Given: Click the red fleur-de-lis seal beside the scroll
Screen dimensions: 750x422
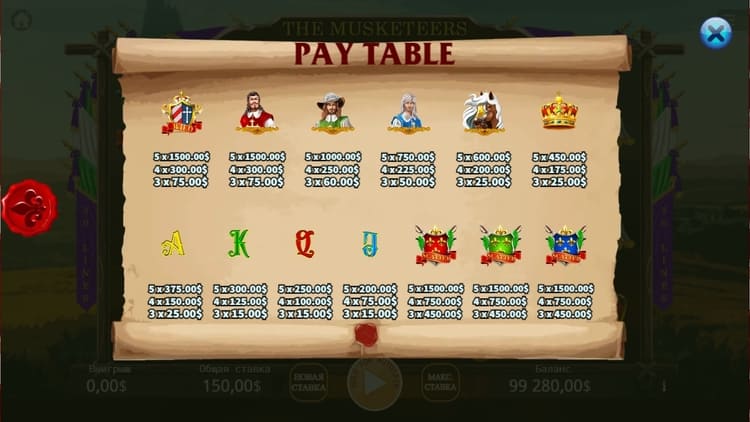Looking at the screenshot, I should [29, 207].
